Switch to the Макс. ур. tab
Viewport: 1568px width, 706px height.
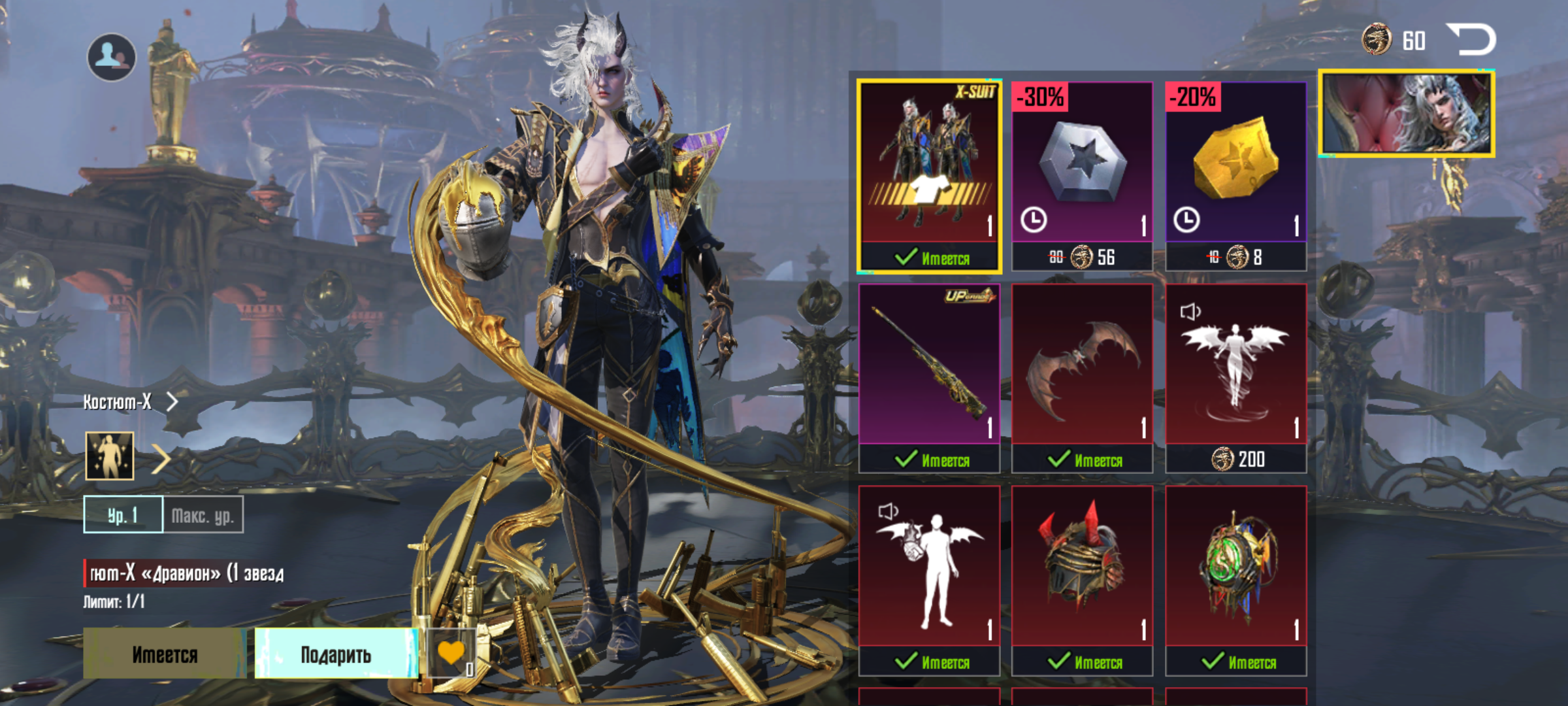click(203, 515)
